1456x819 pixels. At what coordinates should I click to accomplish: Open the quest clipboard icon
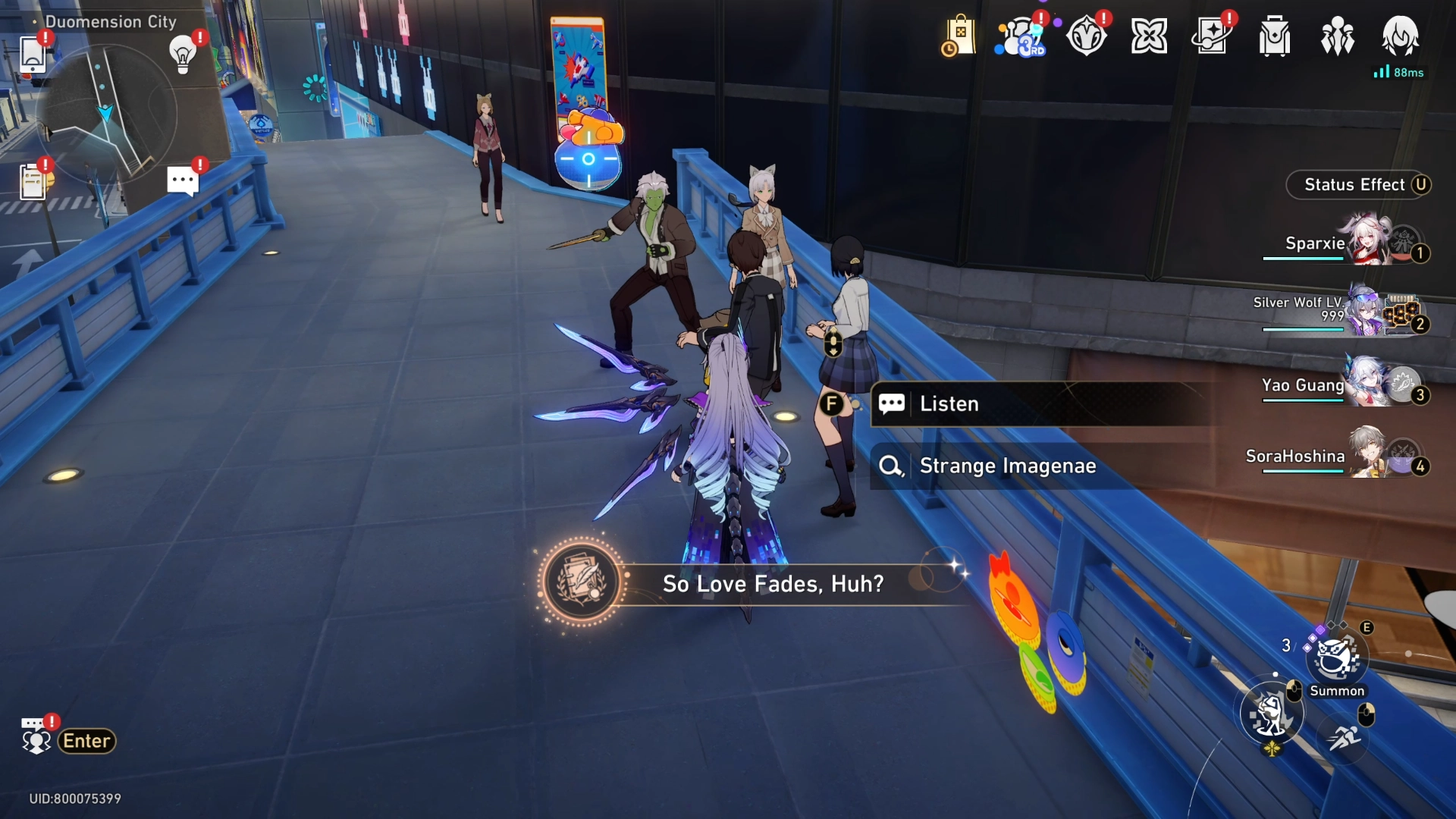(33, 182)
